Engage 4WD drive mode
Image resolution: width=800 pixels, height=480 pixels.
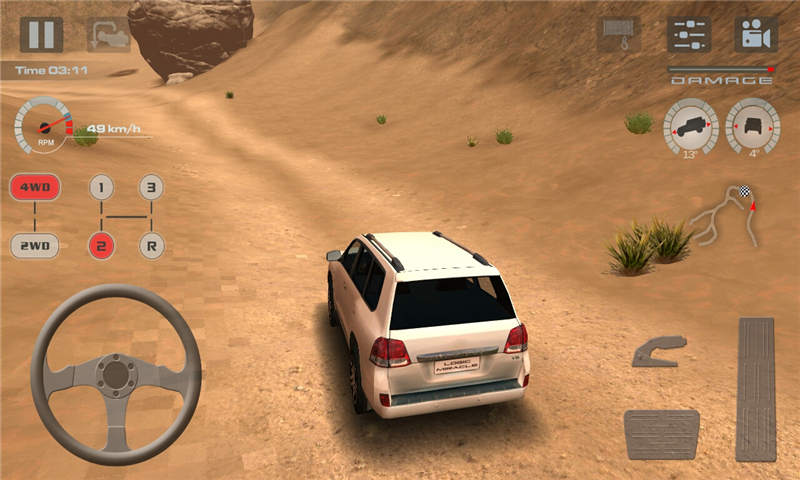(x=35, y=187)
